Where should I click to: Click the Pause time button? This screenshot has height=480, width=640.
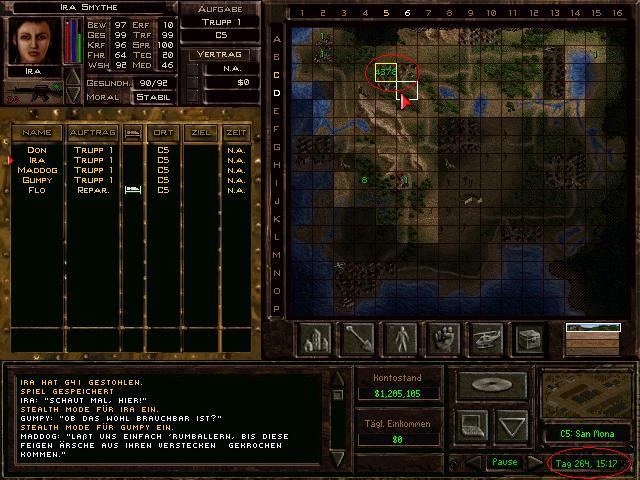coord(504,463)
